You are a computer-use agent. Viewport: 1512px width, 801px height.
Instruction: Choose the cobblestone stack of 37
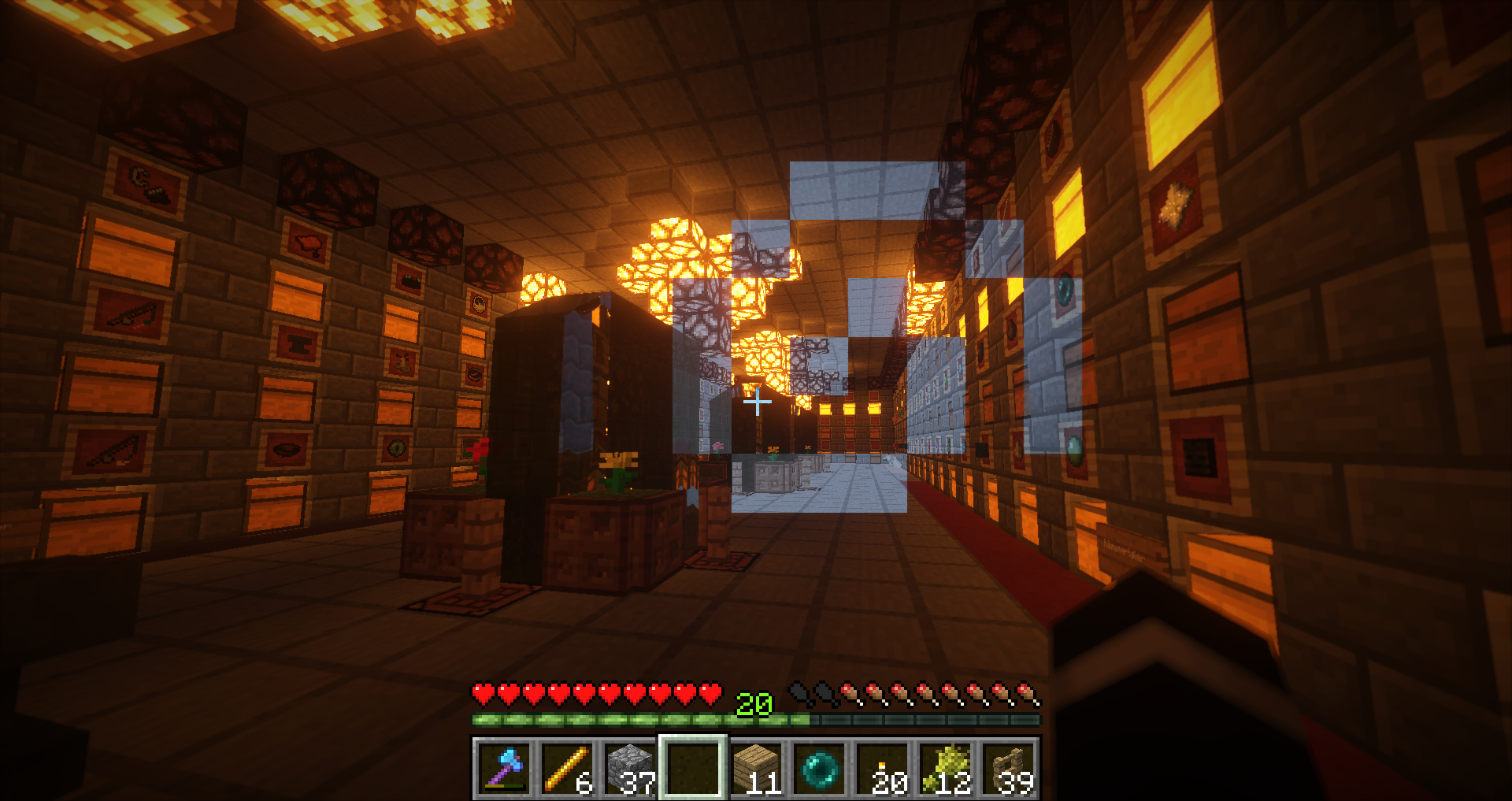click(x=630, y=768)
